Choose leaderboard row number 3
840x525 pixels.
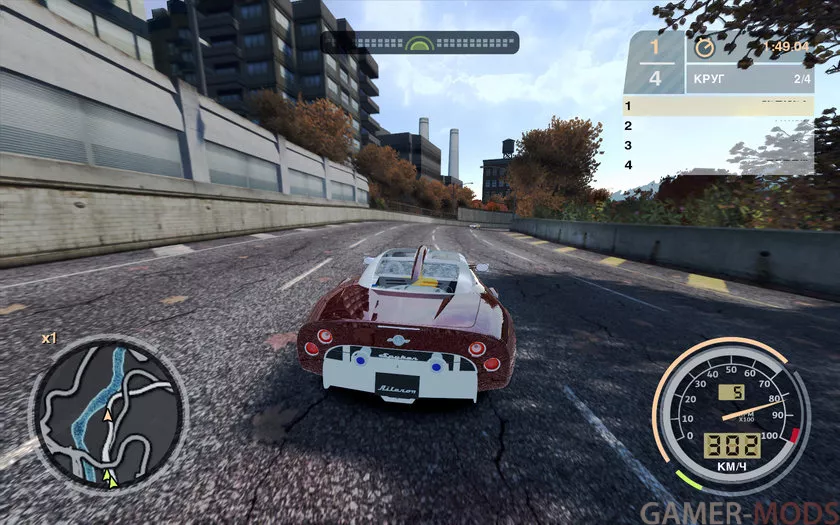click(x=718, y=145)
